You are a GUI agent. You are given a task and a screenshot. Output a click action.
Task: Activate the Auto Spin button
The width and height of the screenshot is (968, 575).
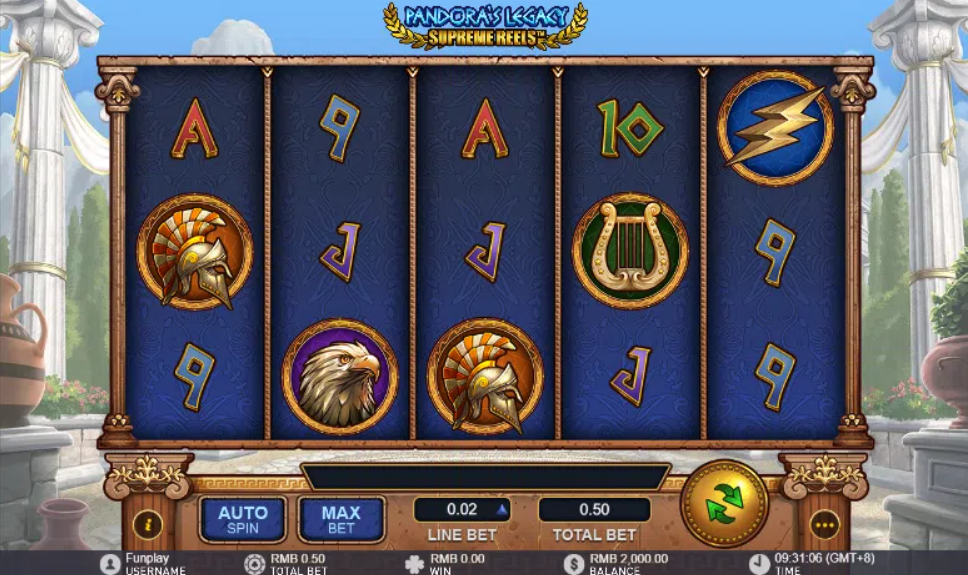point(242,519)
